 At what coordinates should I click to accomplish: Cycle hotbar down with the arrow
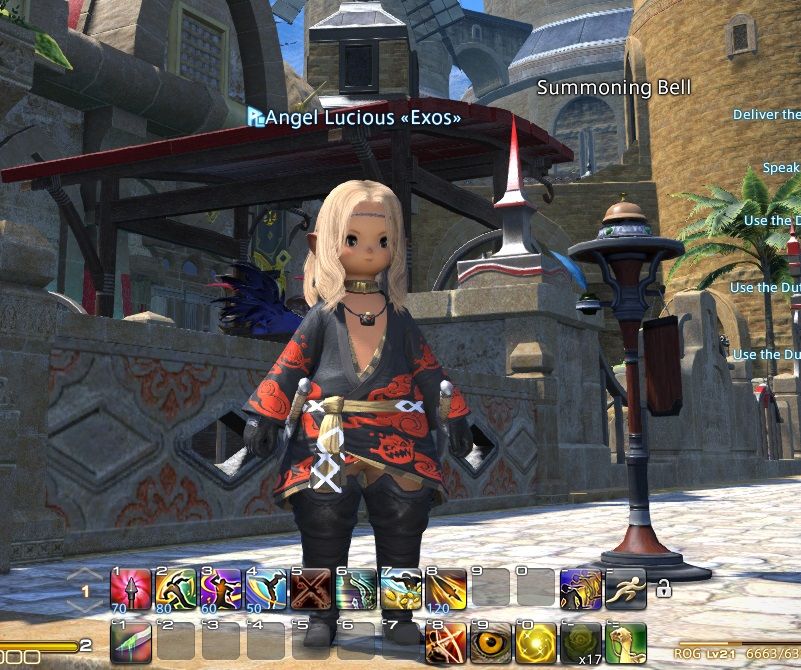(85, 608)
